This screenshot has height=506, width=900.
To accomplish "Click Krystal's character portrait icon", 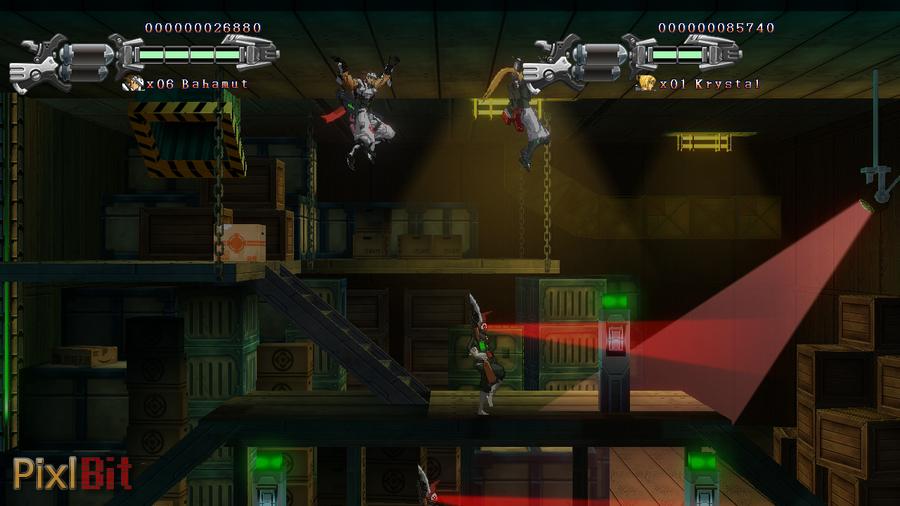I will [647, 84].
